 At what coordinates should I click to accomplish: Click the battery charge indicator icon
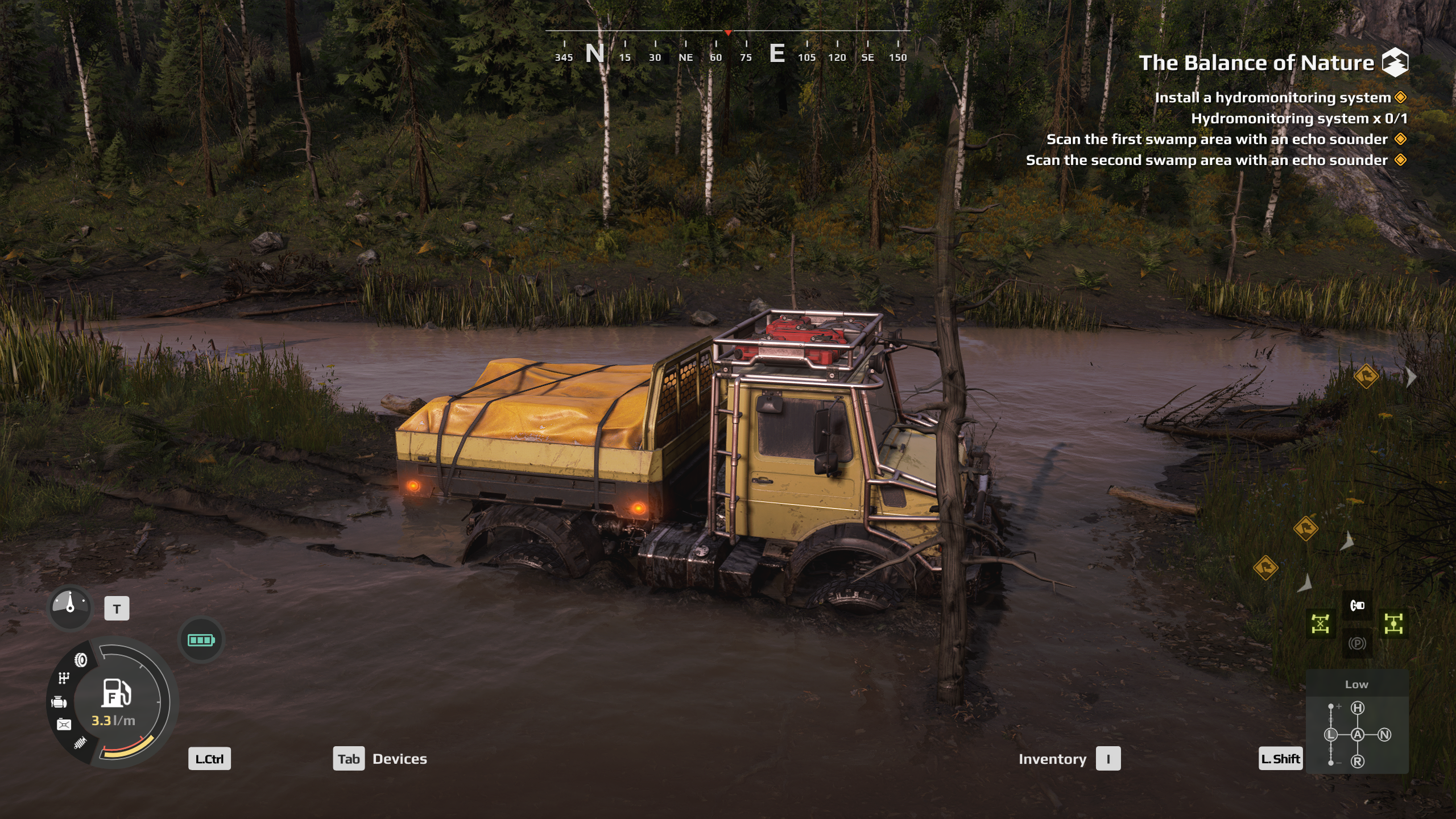[x=201, y=640]
